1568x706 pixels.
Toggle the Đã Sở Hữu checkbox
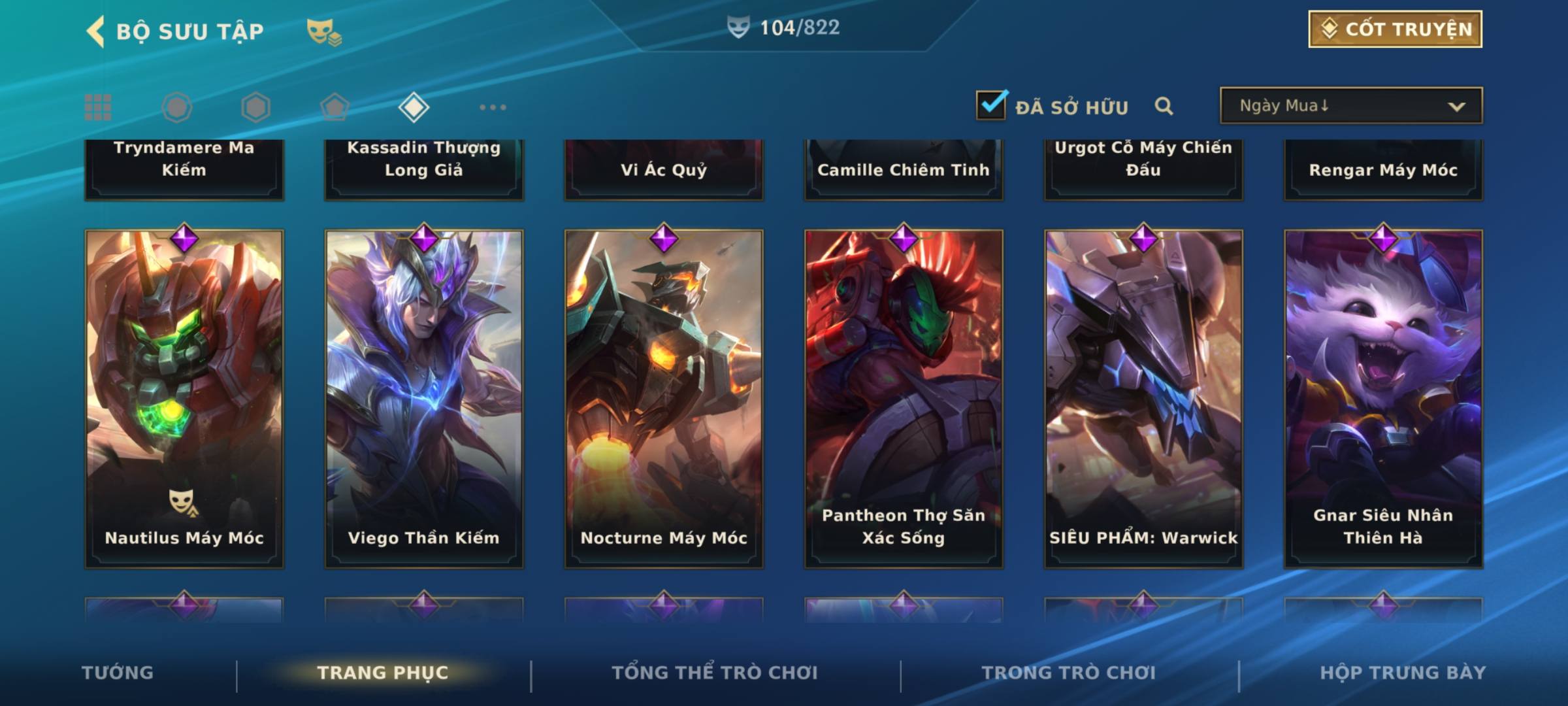[991, 105]
